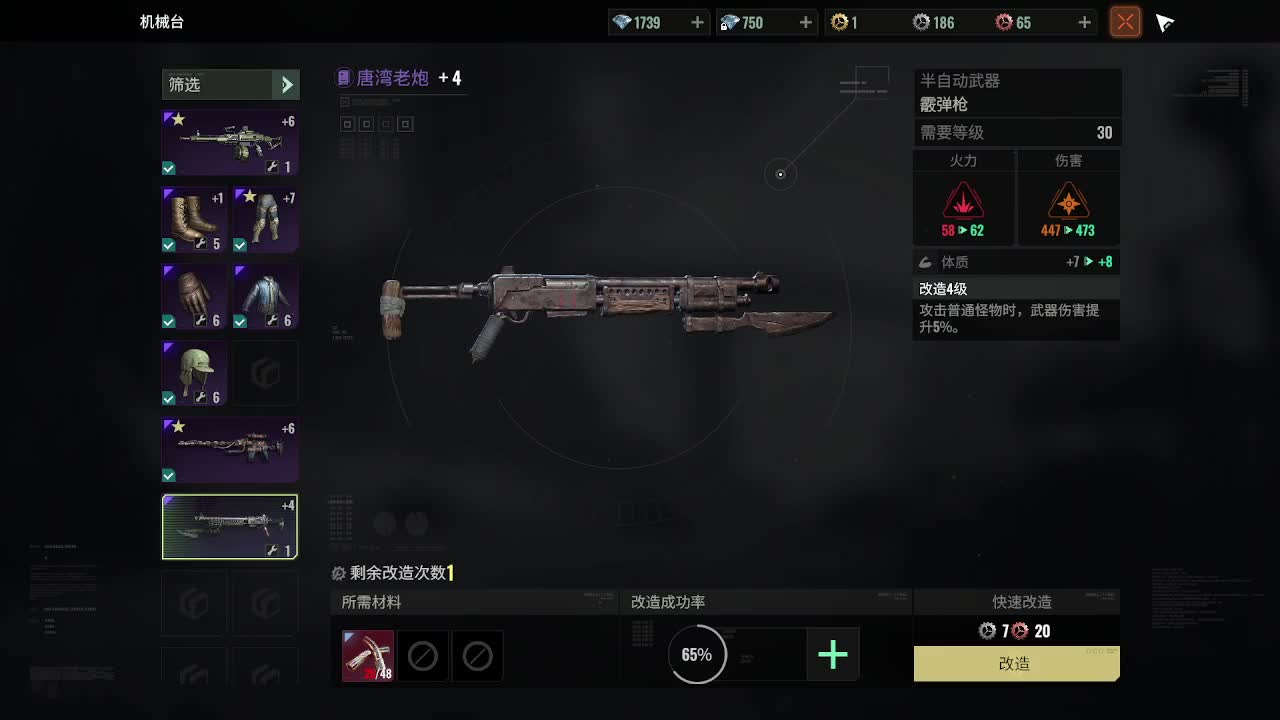Select the weapon parts material slot

click(x=367, y=655)
